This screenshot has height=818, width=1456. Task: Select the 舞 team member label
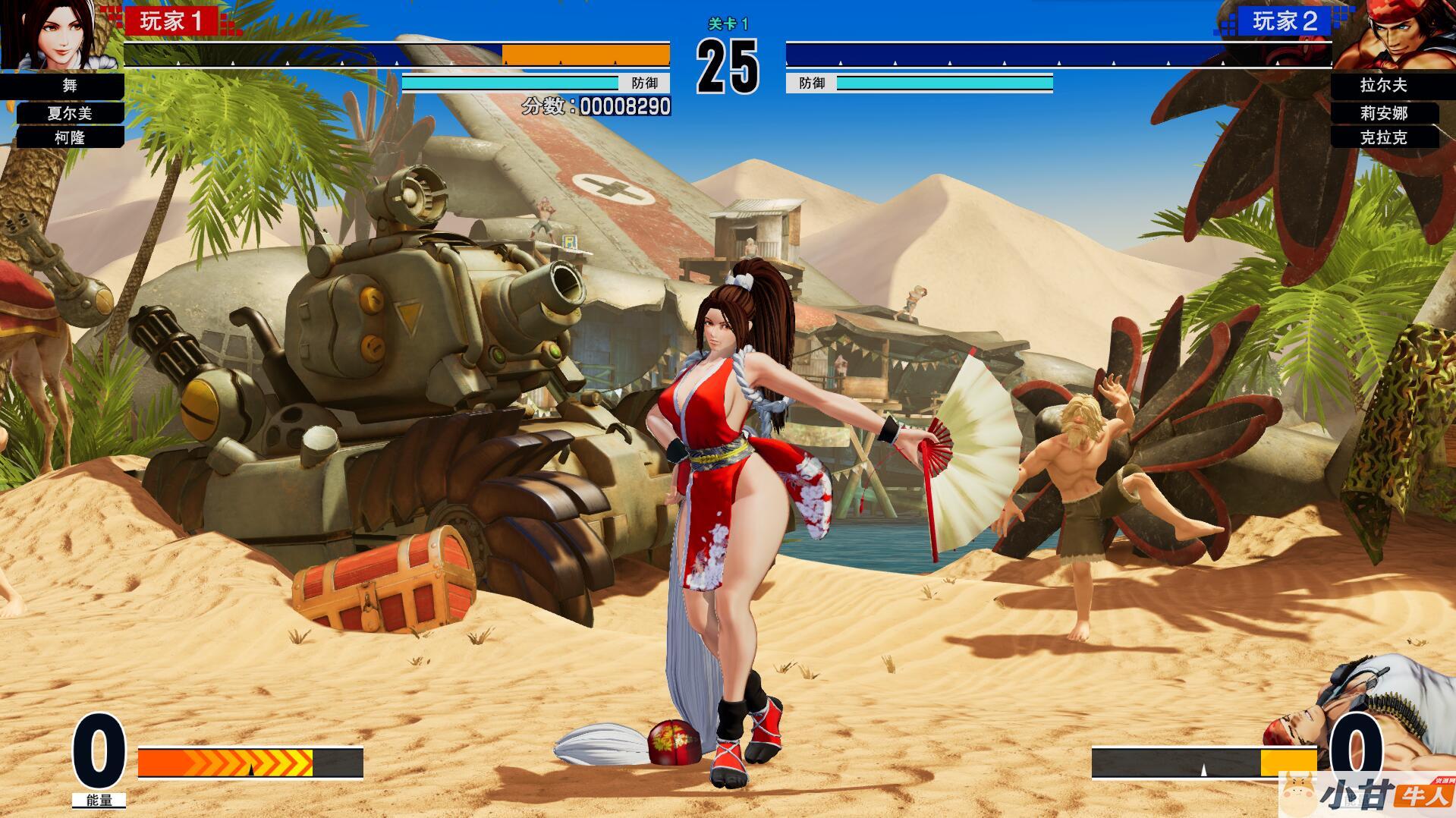coord(70,86)
